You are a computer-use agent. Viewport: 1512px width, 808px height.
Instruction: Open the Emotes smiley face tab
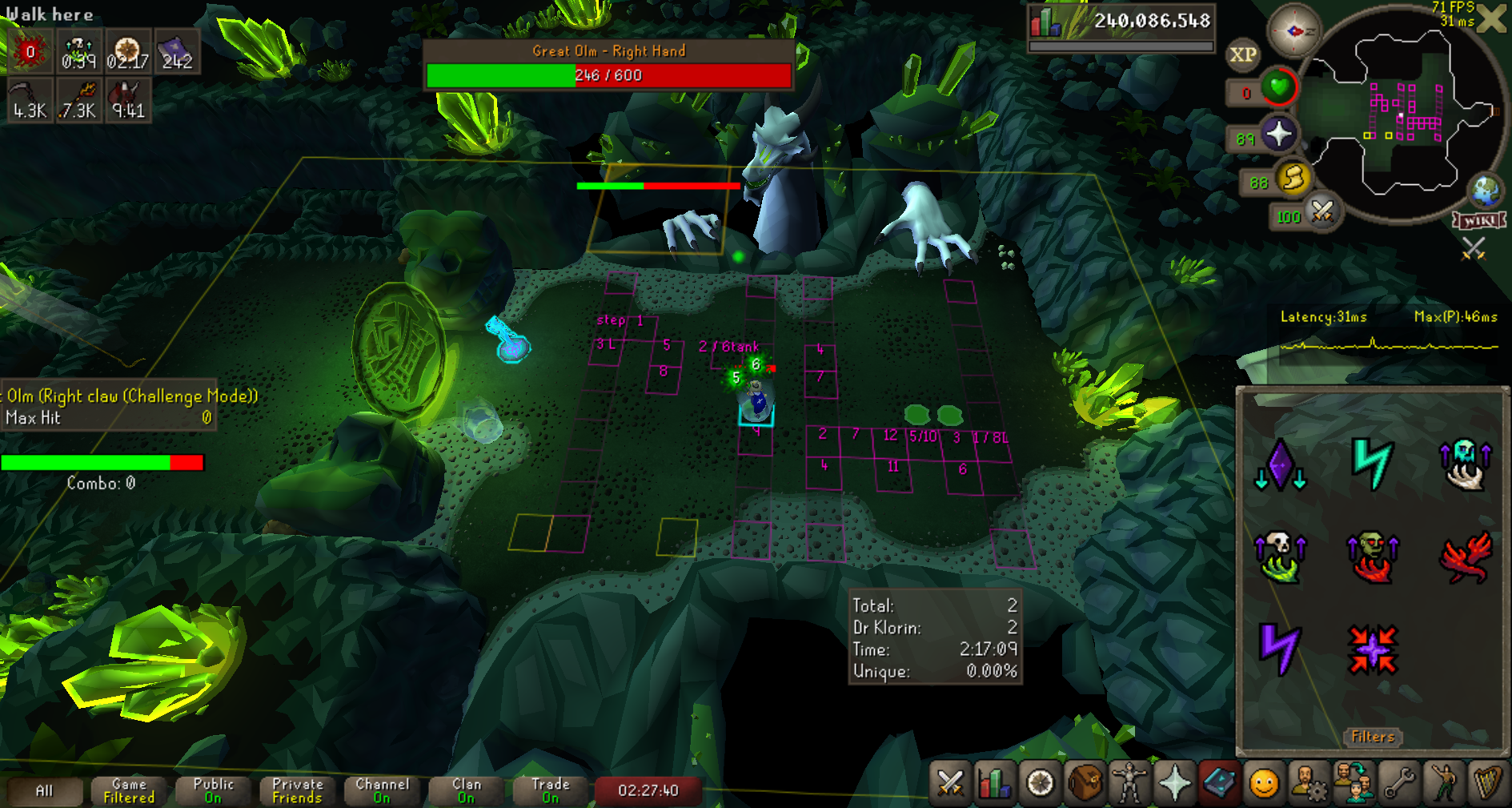(1264, 782)
